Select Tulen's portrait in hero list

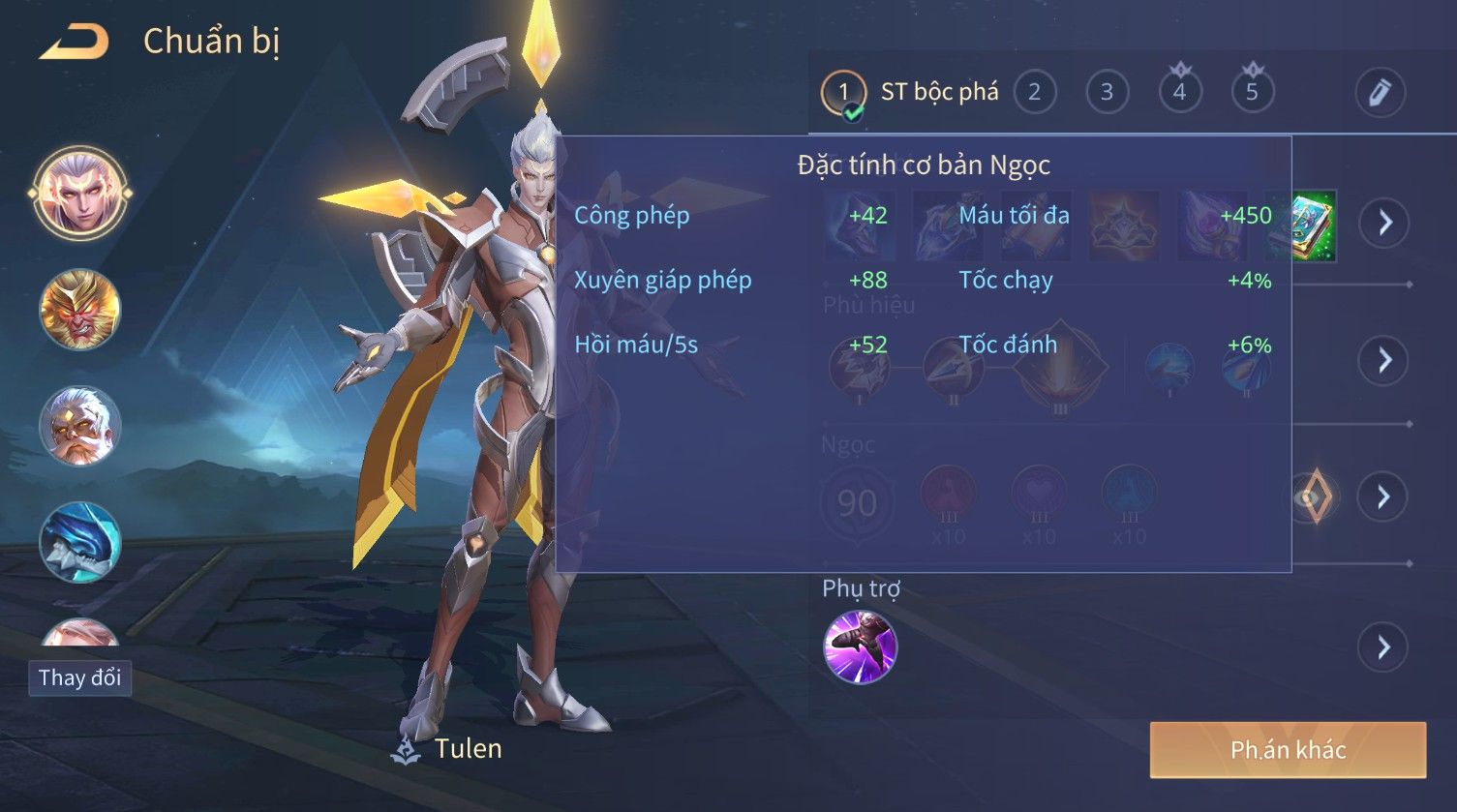(x=80, y=192)
